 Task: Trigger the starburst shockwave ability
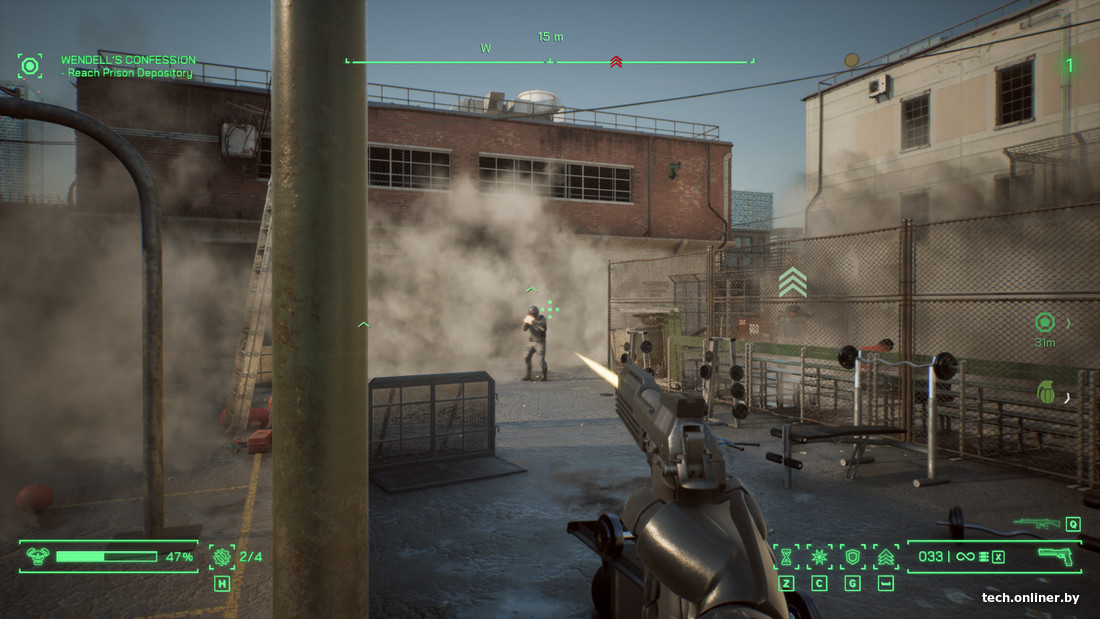click(819, 557)
